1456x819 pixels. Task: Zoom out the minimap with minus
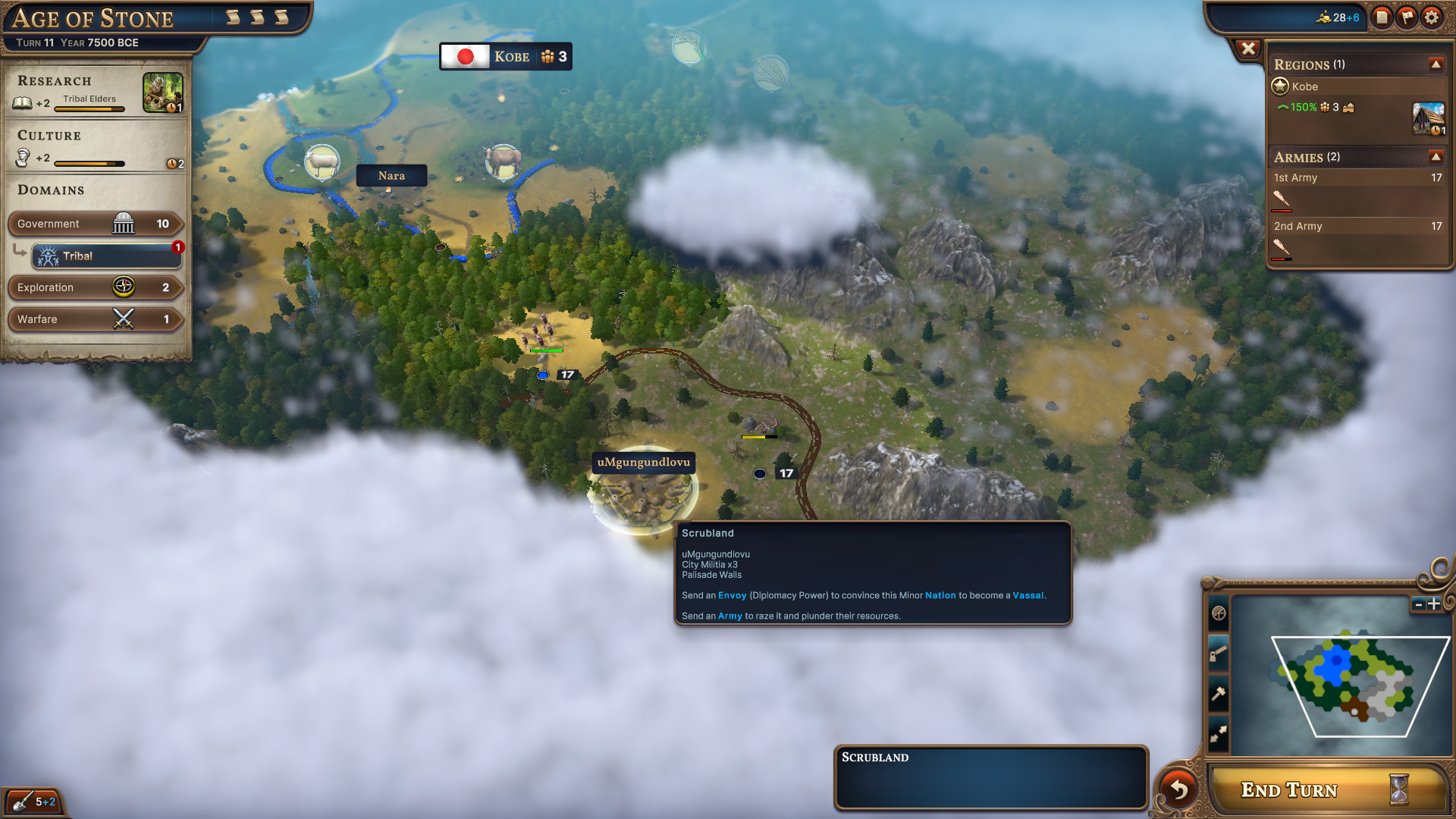(1418, 604)
